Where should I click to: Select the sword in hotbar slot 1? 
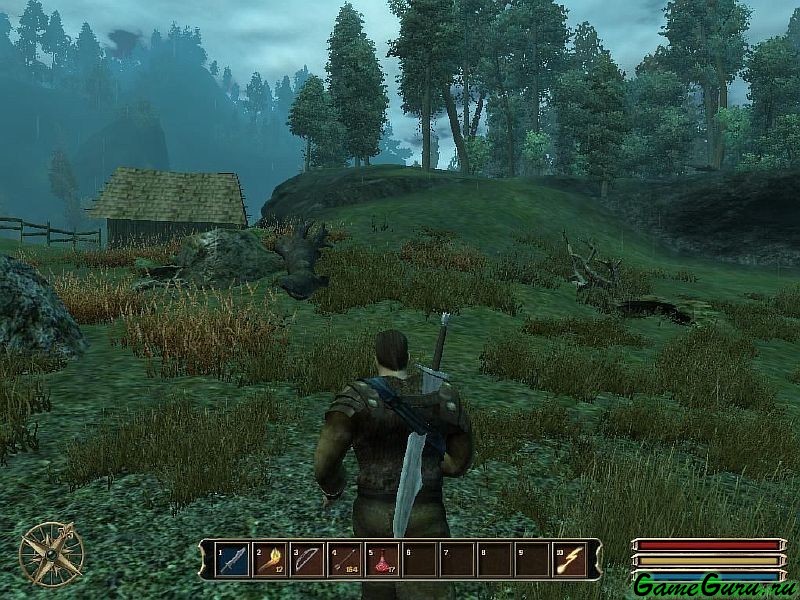click(x=232, y=560)
